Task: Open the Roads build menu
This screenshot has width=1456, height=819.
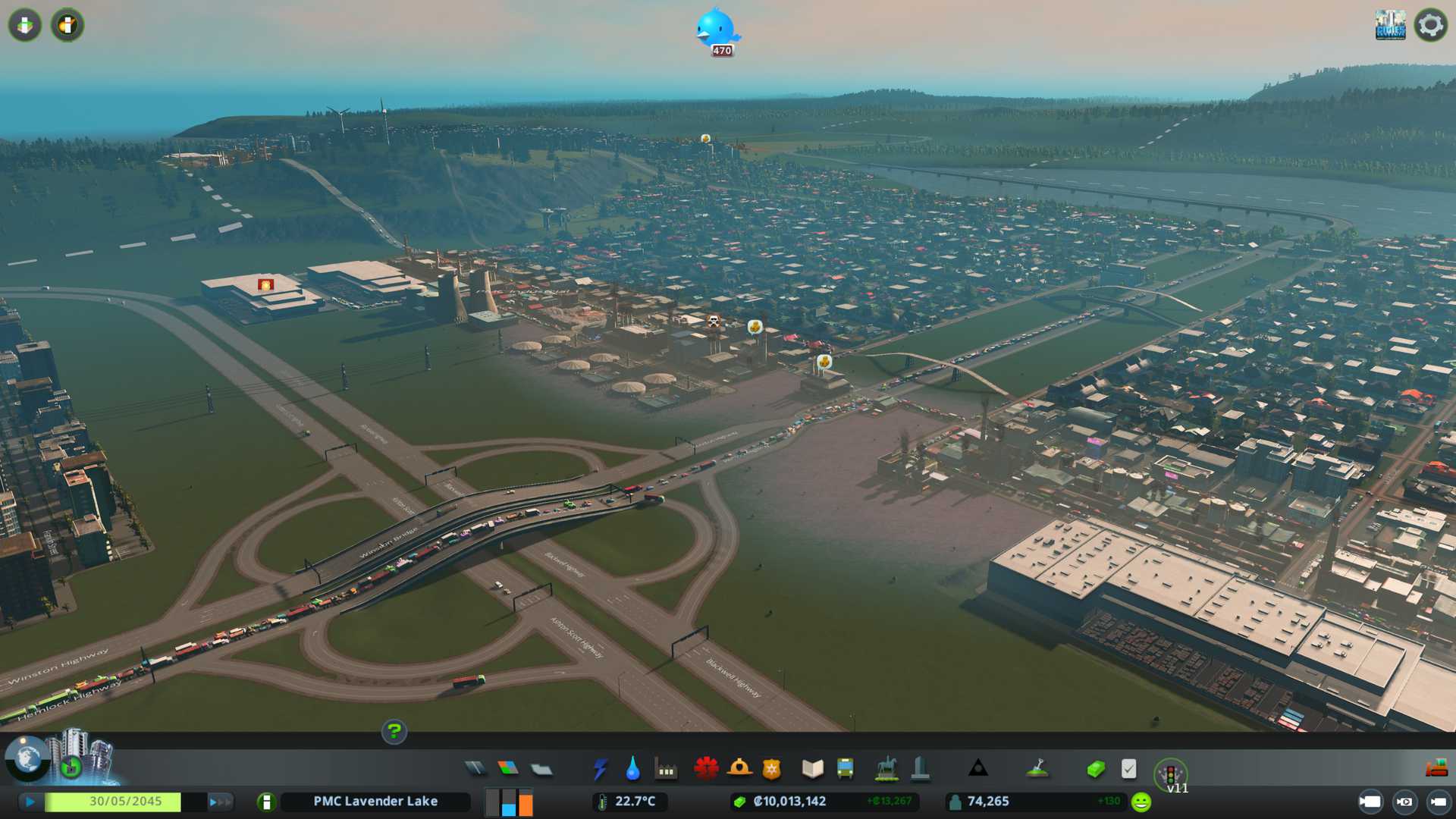Action: (475, 769)
